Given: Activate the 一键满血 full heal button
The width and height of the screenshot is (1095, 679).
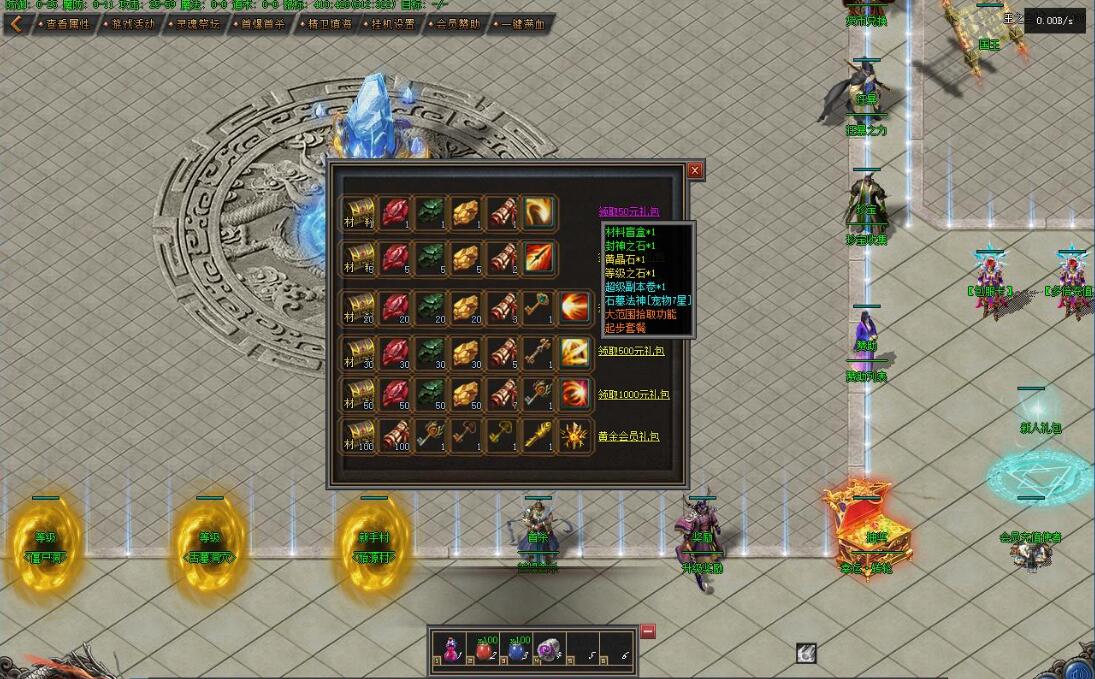Looking at the screenshot, I should pyautogui.click(x=523, y=24).
